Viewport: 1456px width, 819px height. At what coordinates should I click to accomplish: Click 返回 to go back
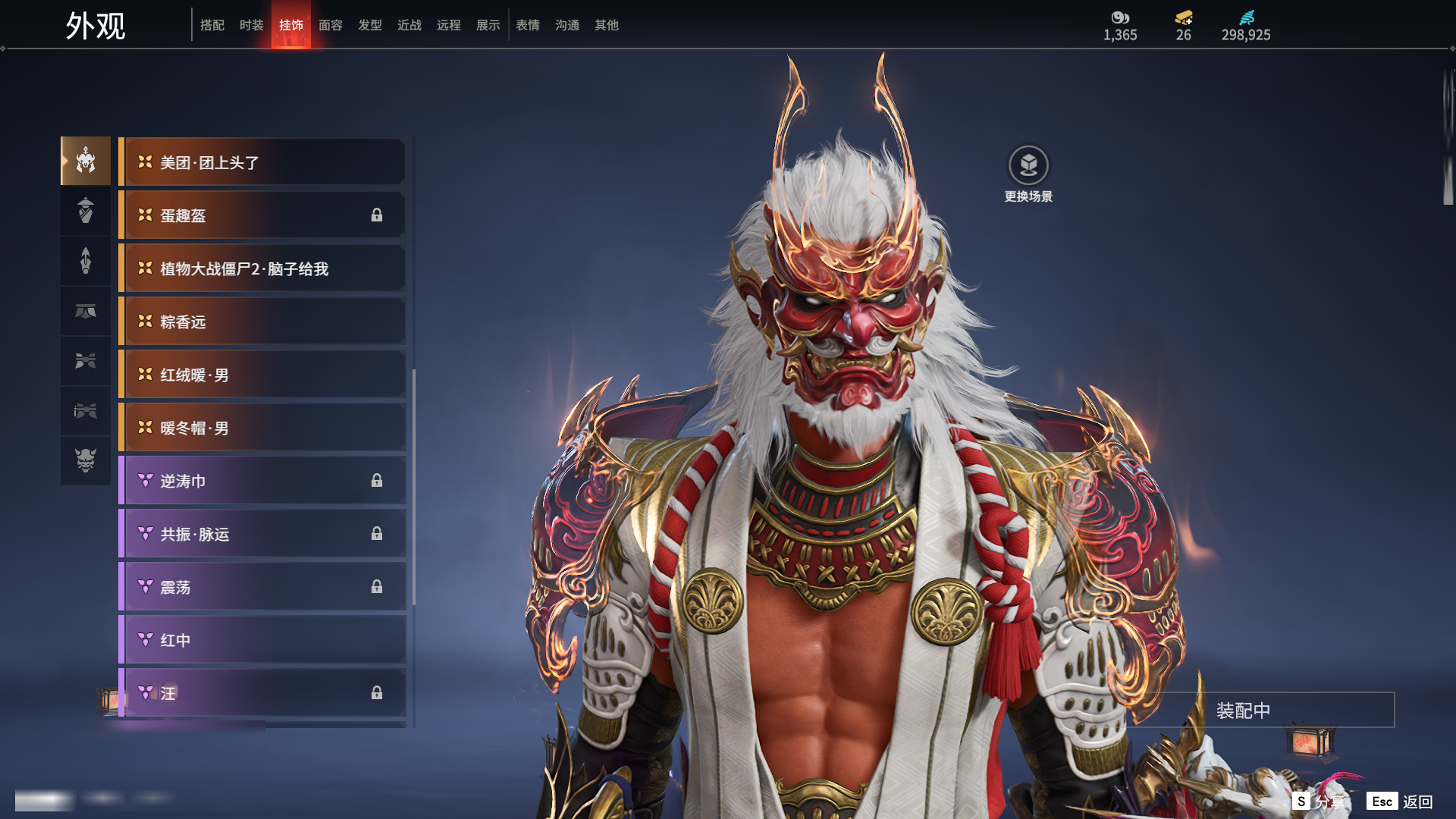point(1417,802)
